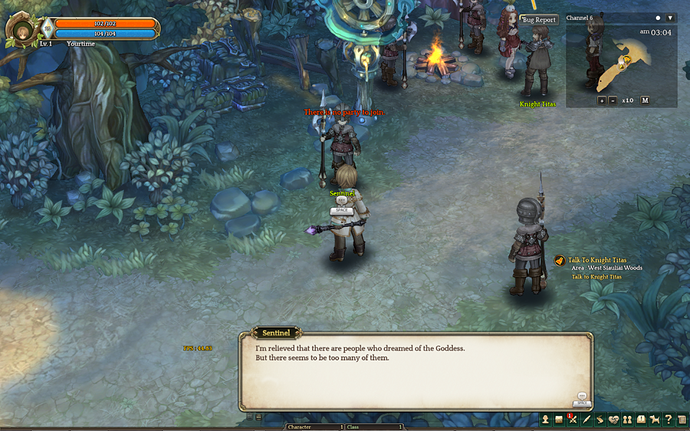Open the inventory chest icon
The width and height of the screenshot is (690, 431).
click(x=559, y=419)
